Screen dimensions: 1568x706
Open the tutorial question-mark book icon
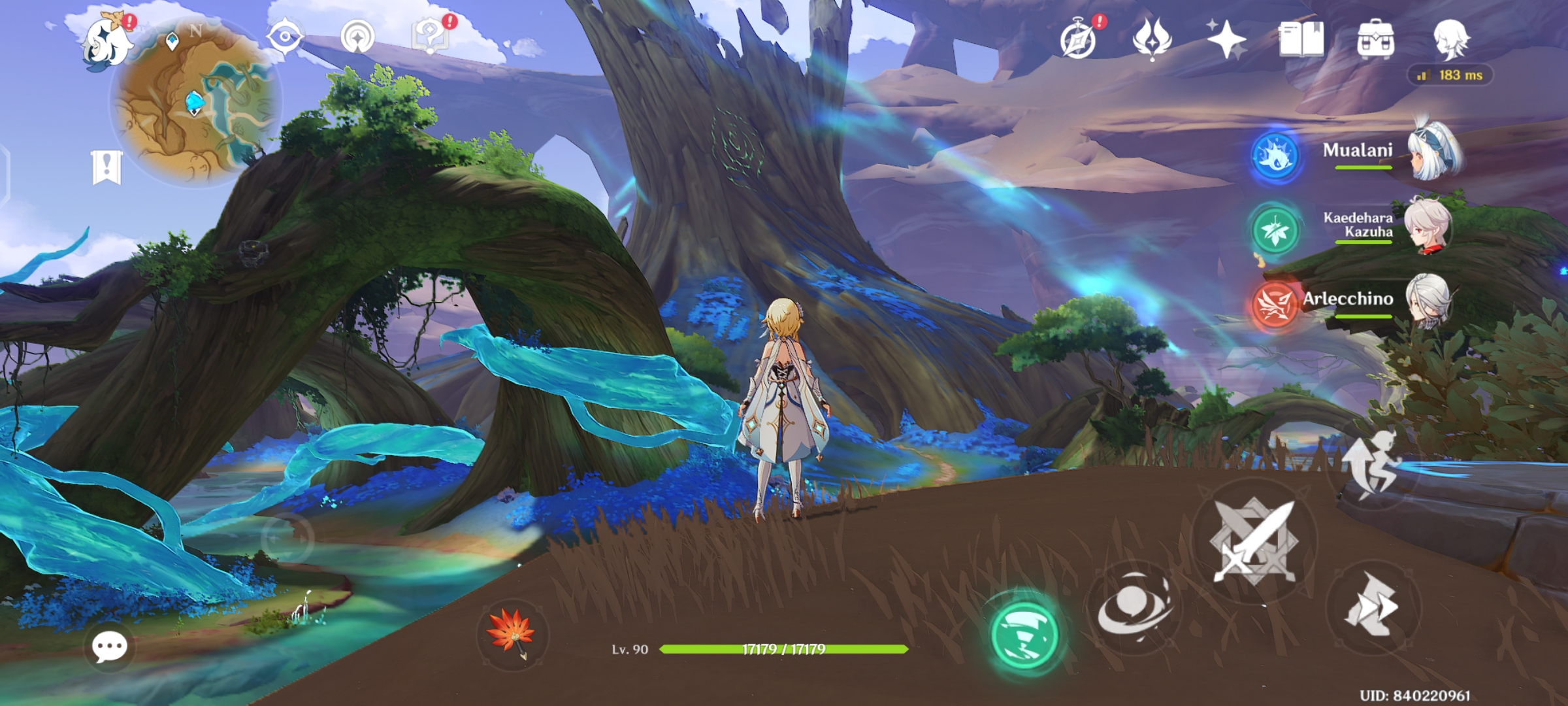(430, 37)
